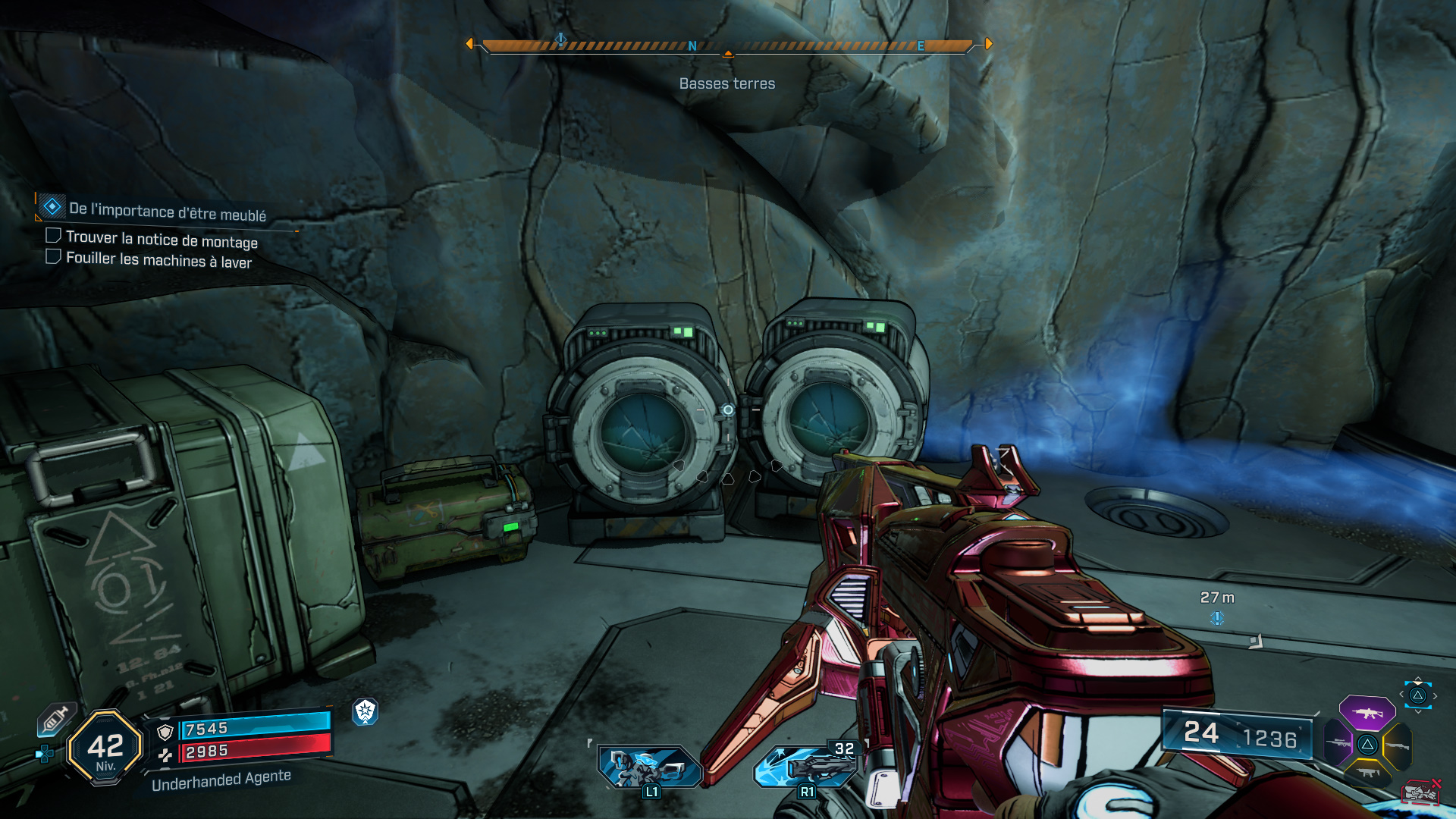Click the red vehicle unavailable icon
Viewport: 1456px width, 819px height.
click(x=1421, y=792)
